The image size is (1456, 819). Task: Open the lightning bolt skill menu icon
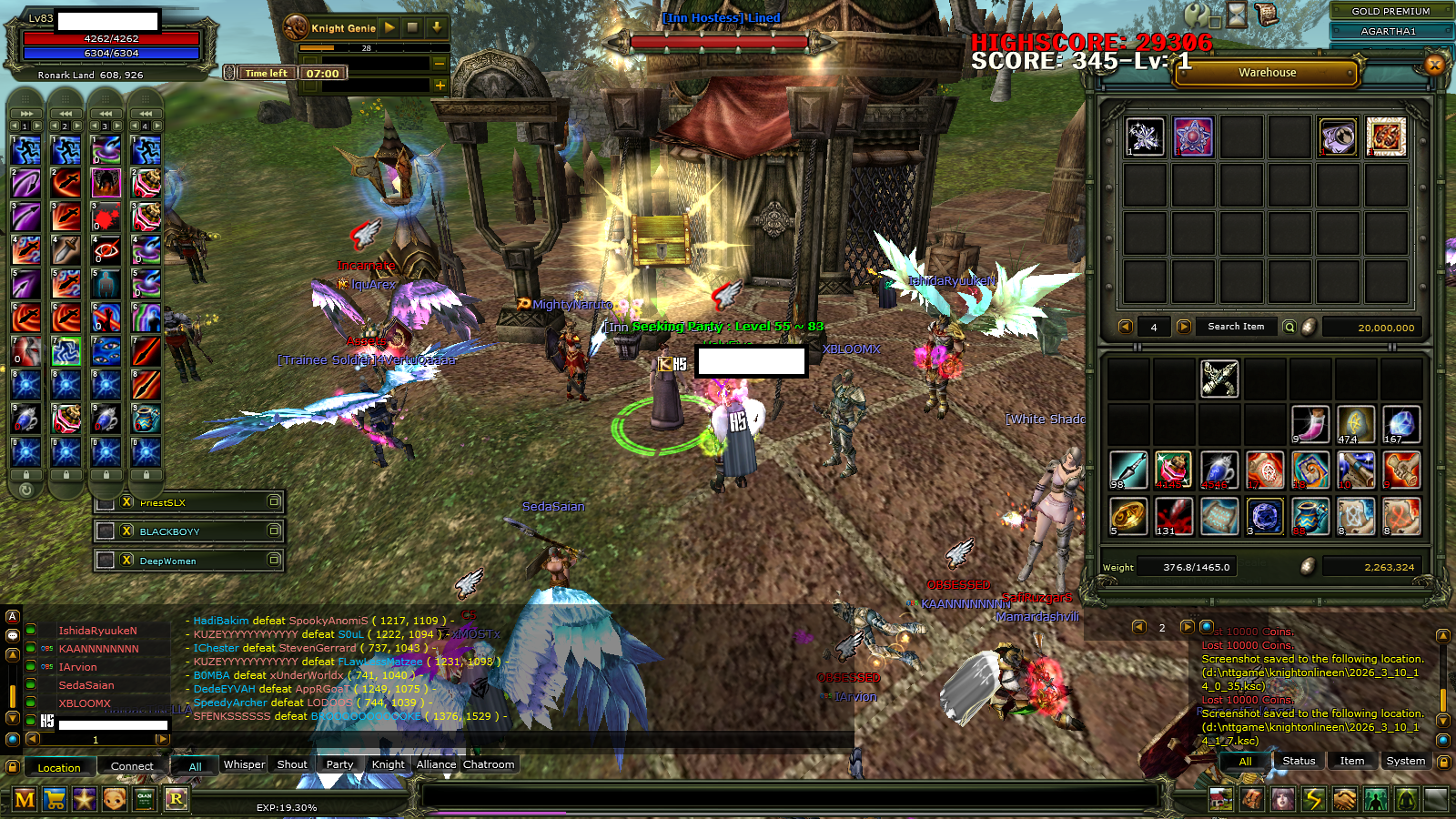(1313, 799)
